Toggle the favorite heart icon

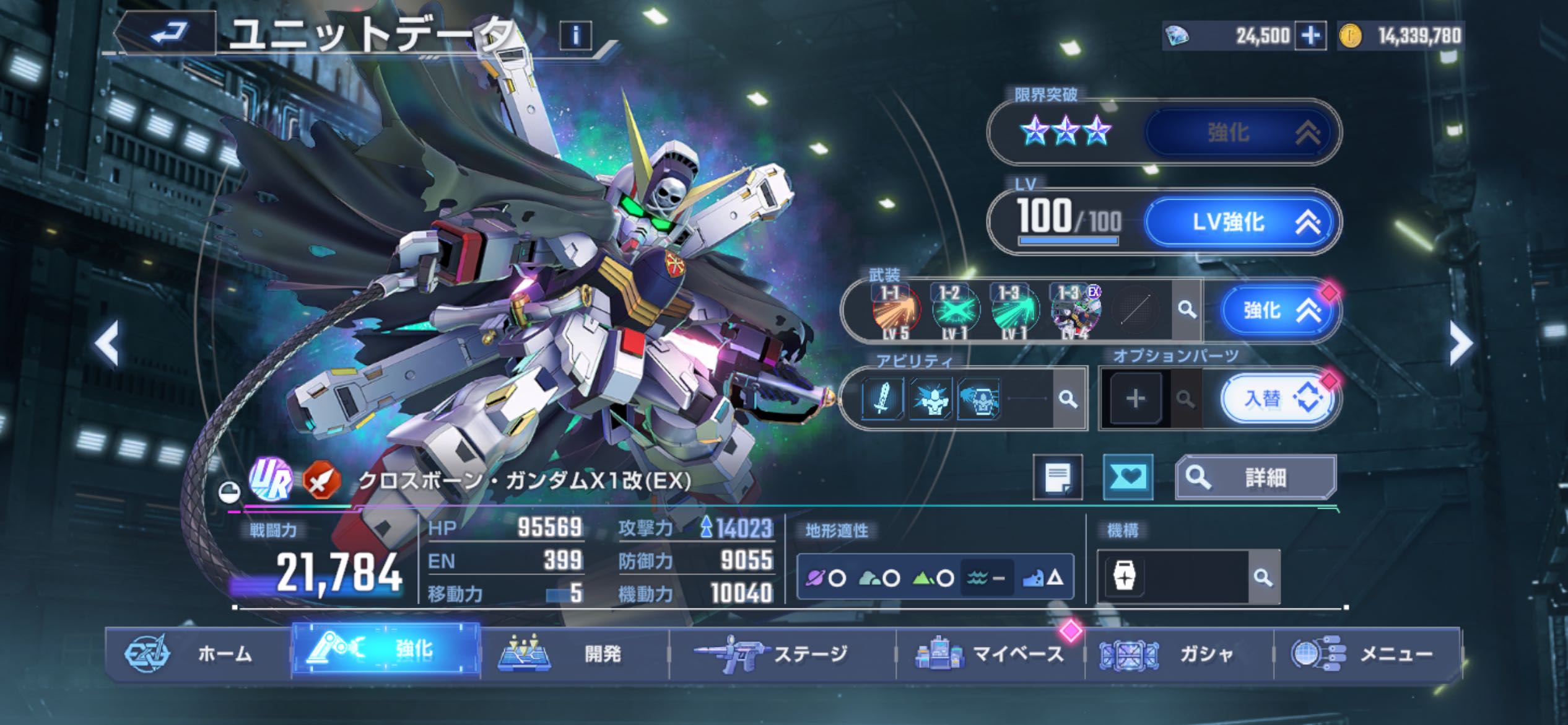1128,477
